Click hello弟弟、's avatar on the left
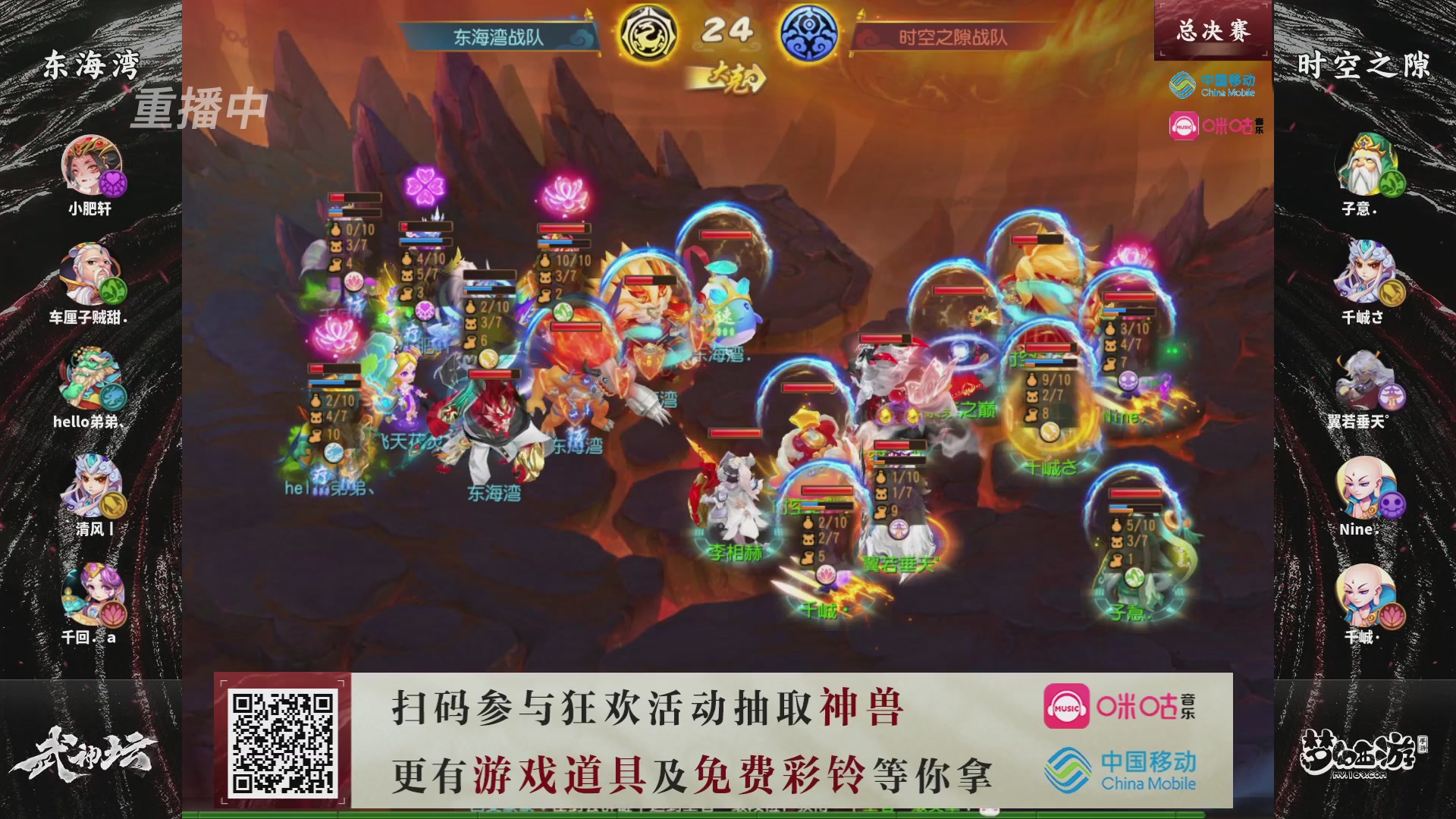This screenshot has width=1456, height=819. coord(90,378)
